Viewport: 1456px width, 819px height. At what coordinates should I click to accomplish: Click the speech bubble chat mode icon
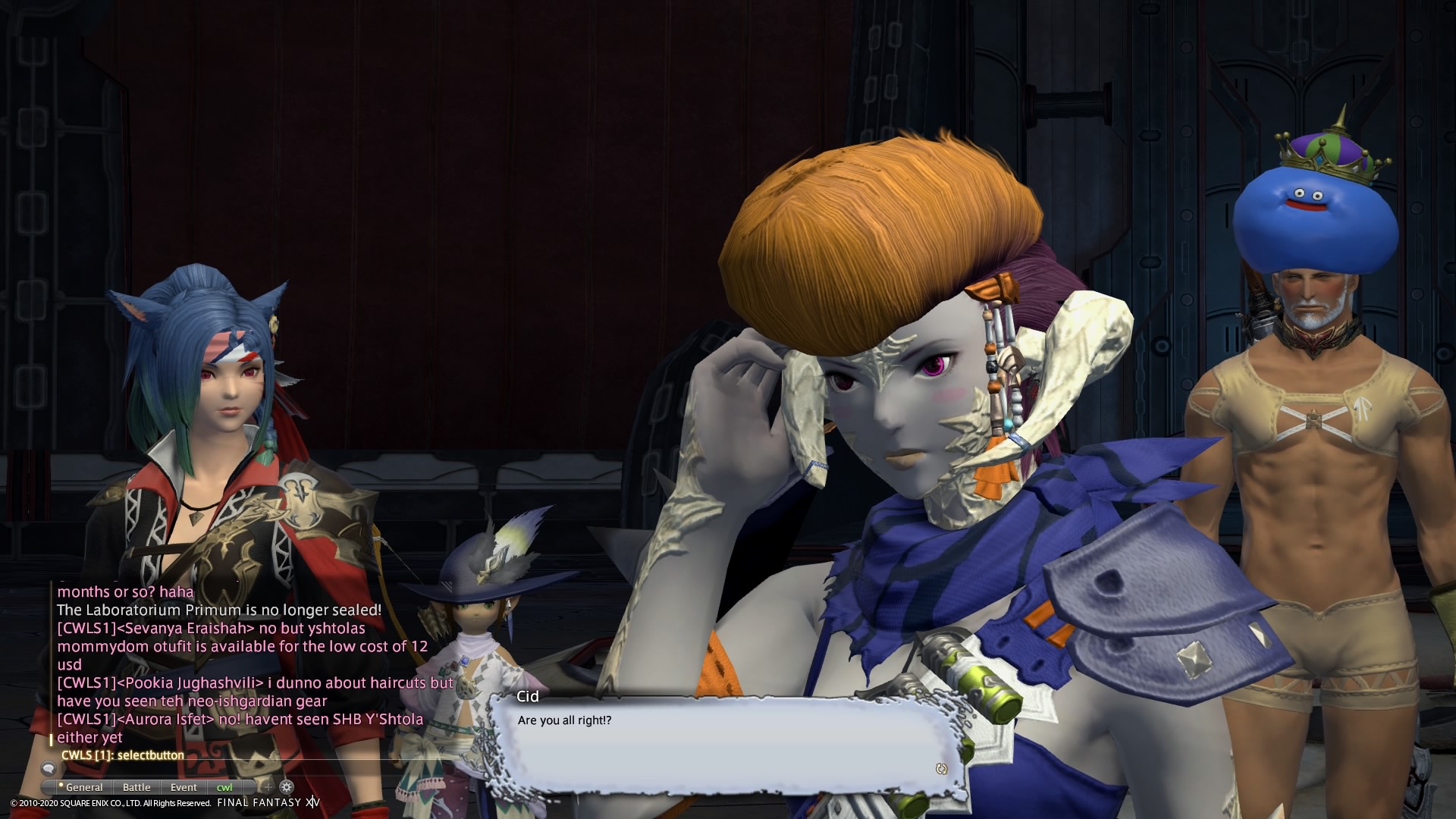[49, 769]
